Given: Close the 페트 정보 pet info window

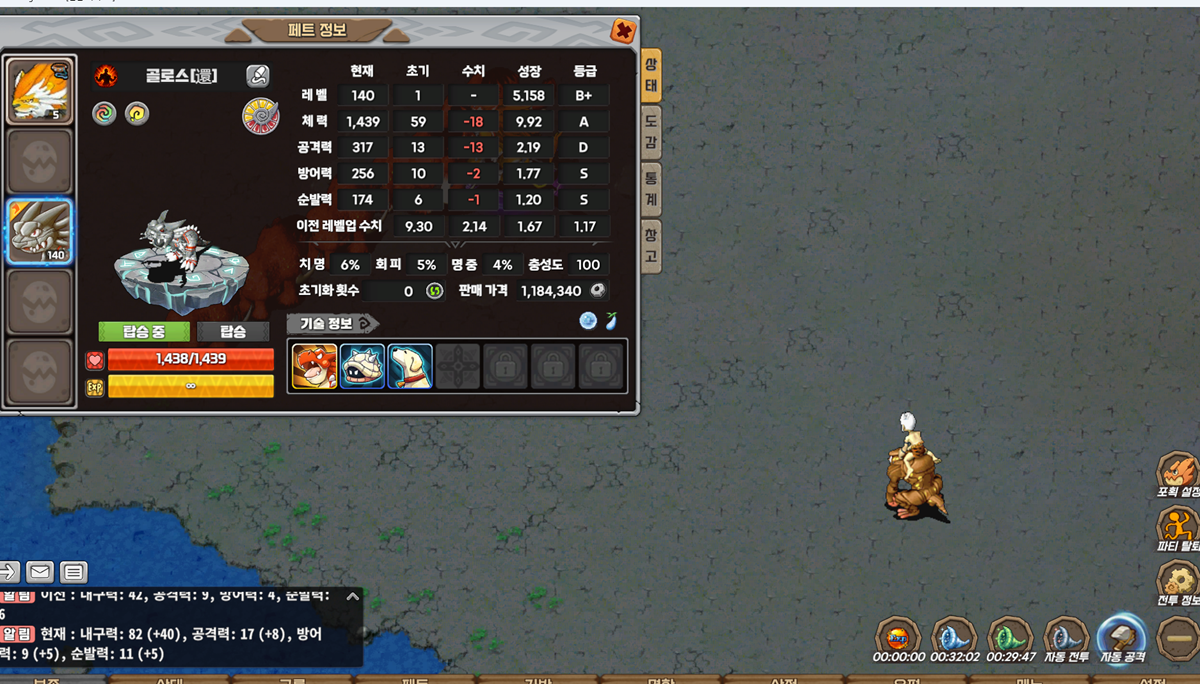Looking at the screenshot, I should pyautogui.click(x=623, y=32).
